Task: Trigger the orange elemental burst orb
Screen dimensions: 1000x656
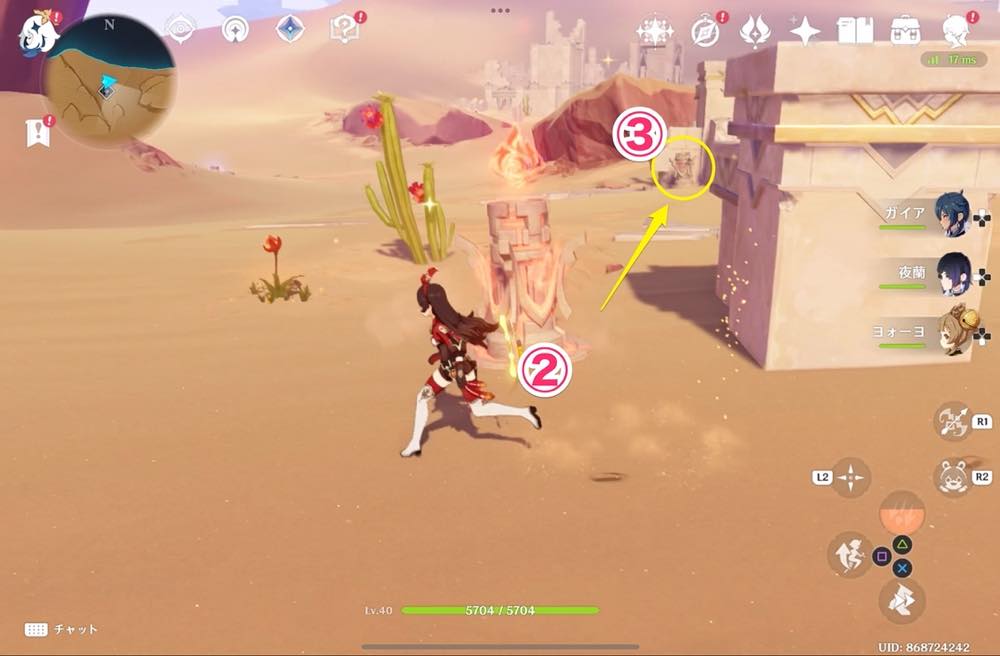Action: tap(902, 512)
